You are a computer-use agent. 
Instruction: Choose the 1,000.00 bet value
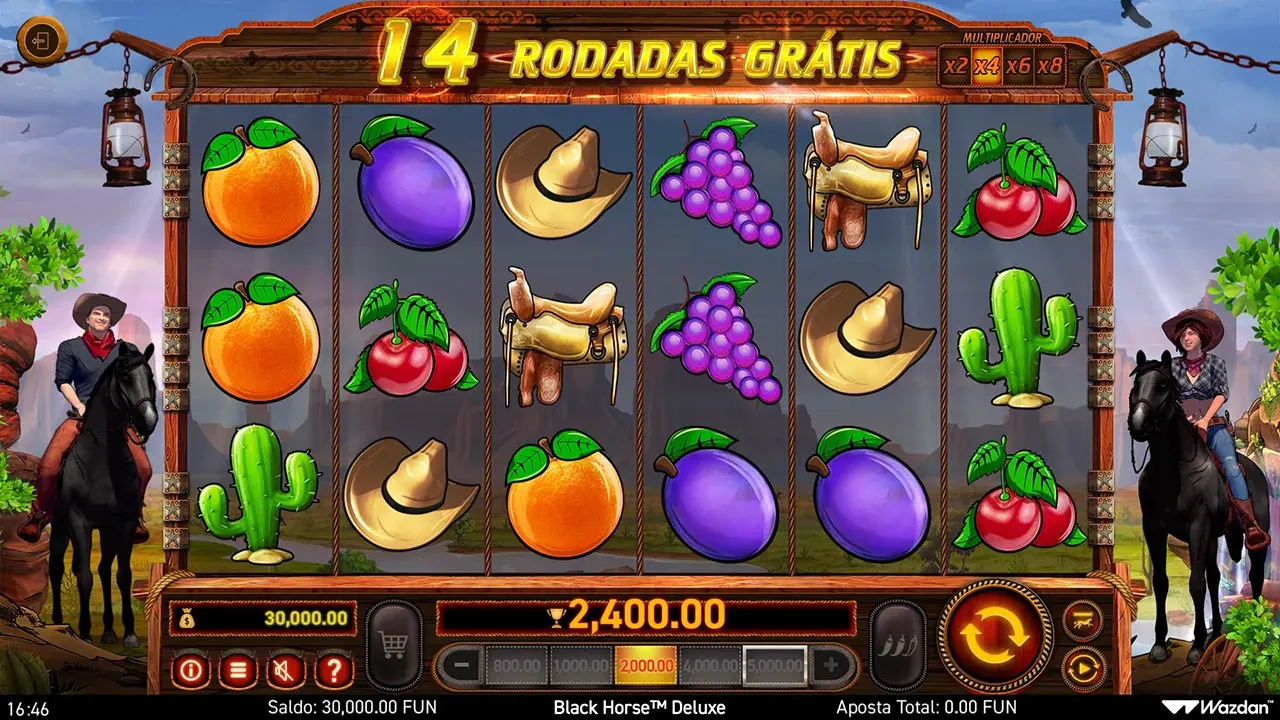tap(581, 665)
